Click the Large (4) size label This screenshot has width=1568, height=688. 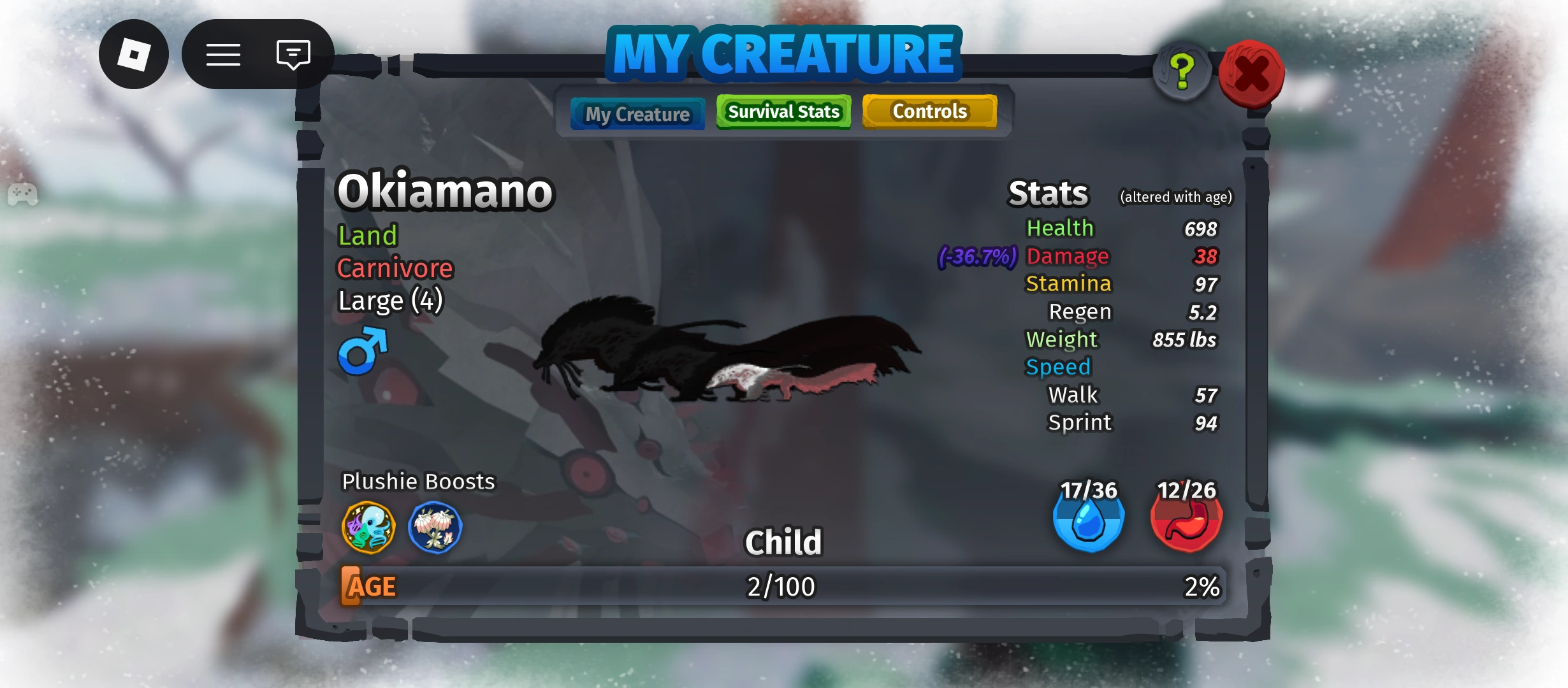pyautogui.click(x=390, y=300)
